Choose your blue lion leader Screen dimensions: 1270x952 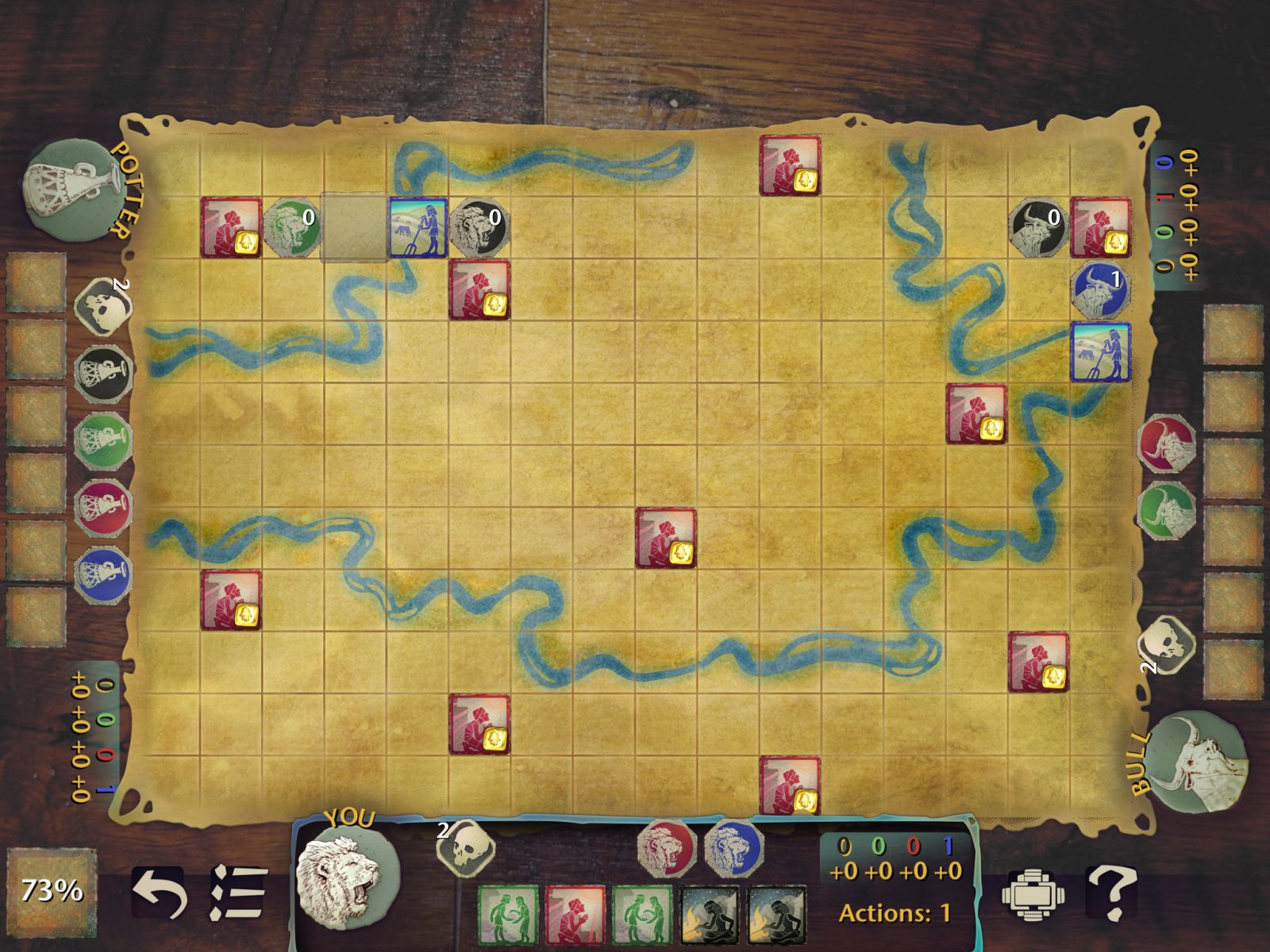point(733,848)
